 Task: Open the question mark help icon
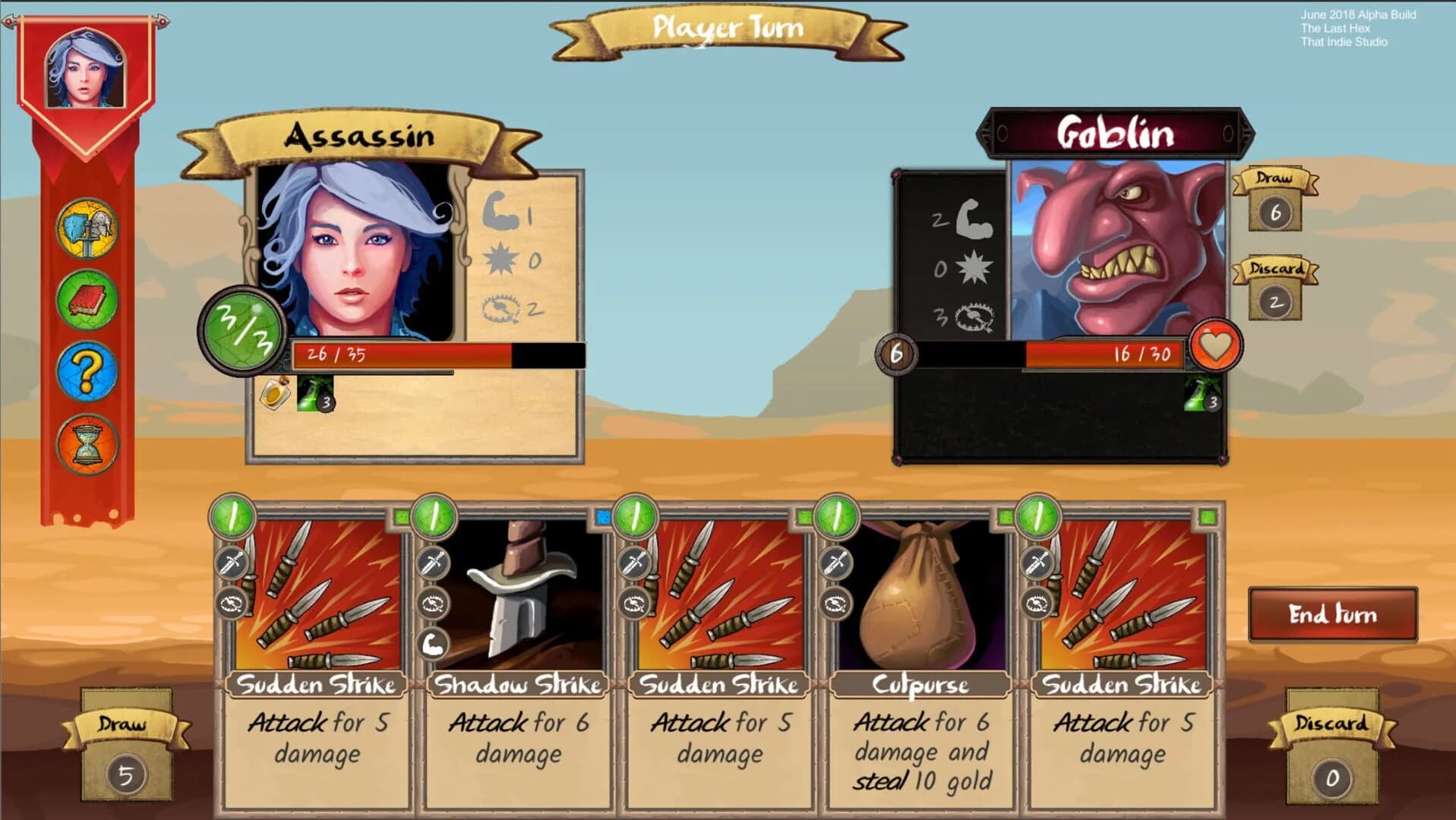coord(87,371)
